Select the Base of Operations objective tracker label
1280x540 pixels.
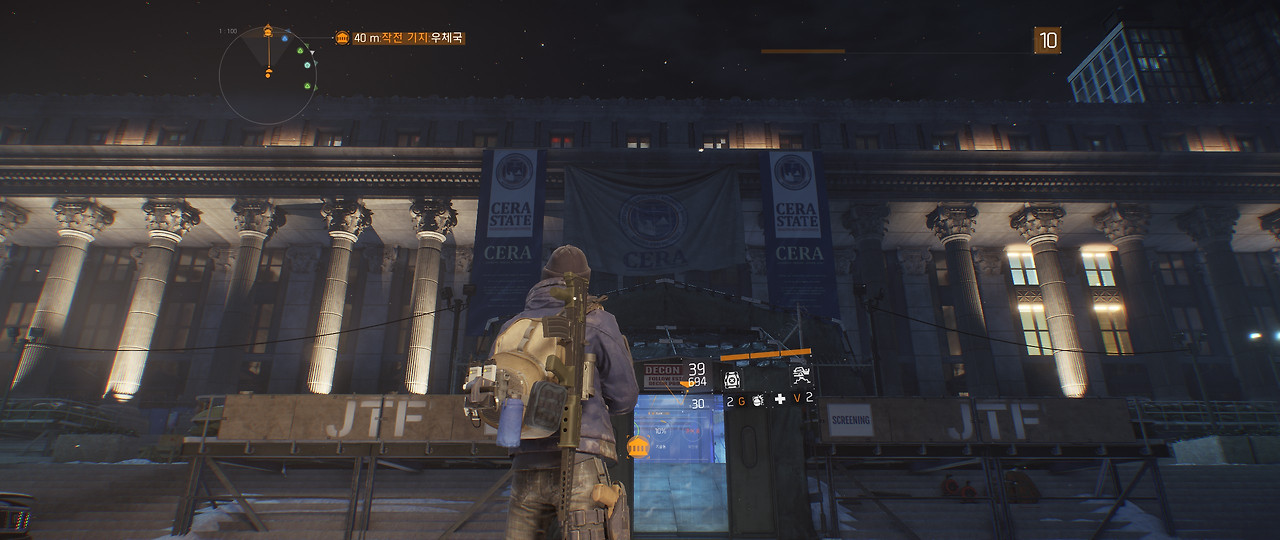[400, 38]
